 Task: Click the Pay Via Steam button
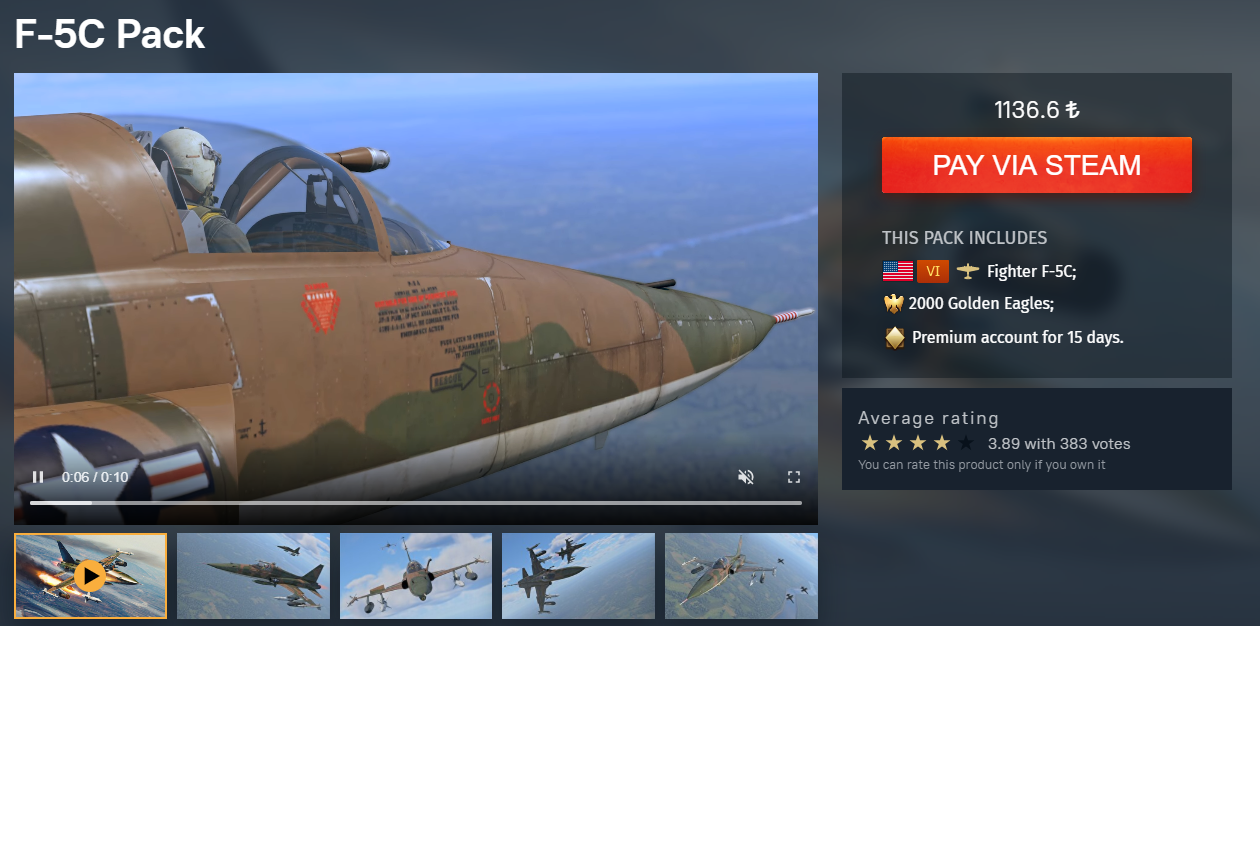click(x=1036, y=165)
